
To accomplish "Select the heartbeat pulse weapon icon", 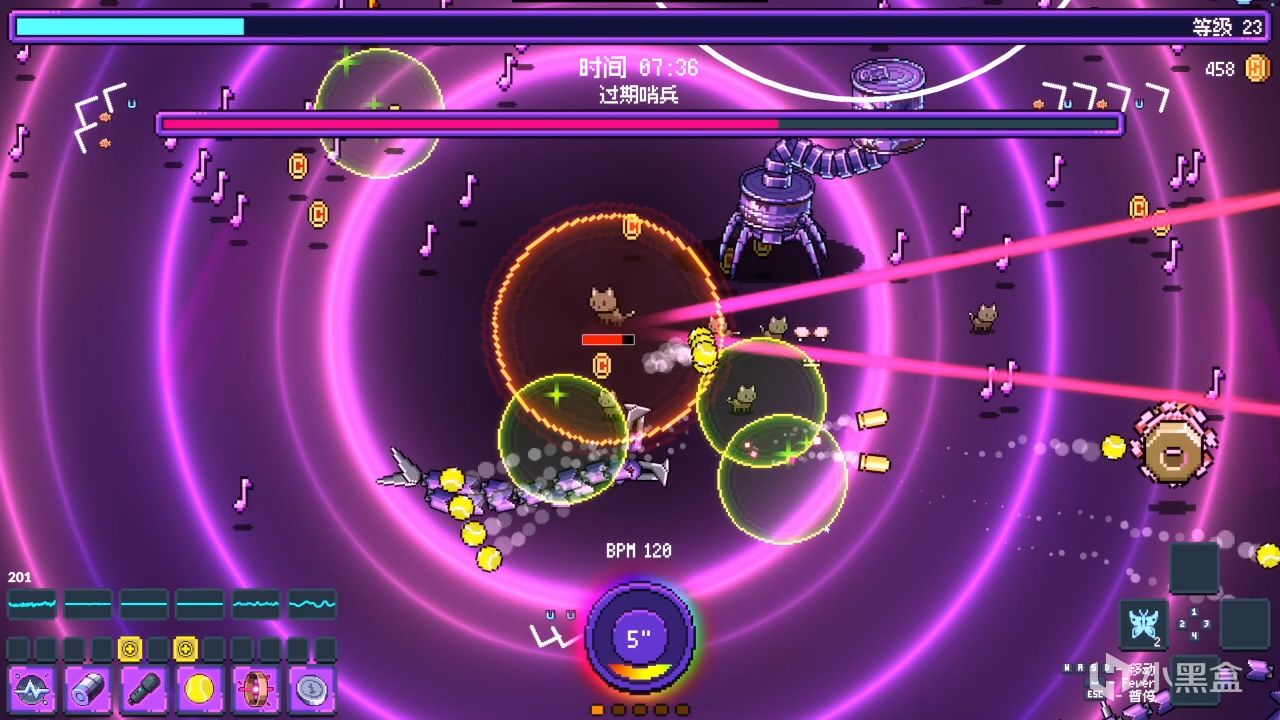I will 32,690.
